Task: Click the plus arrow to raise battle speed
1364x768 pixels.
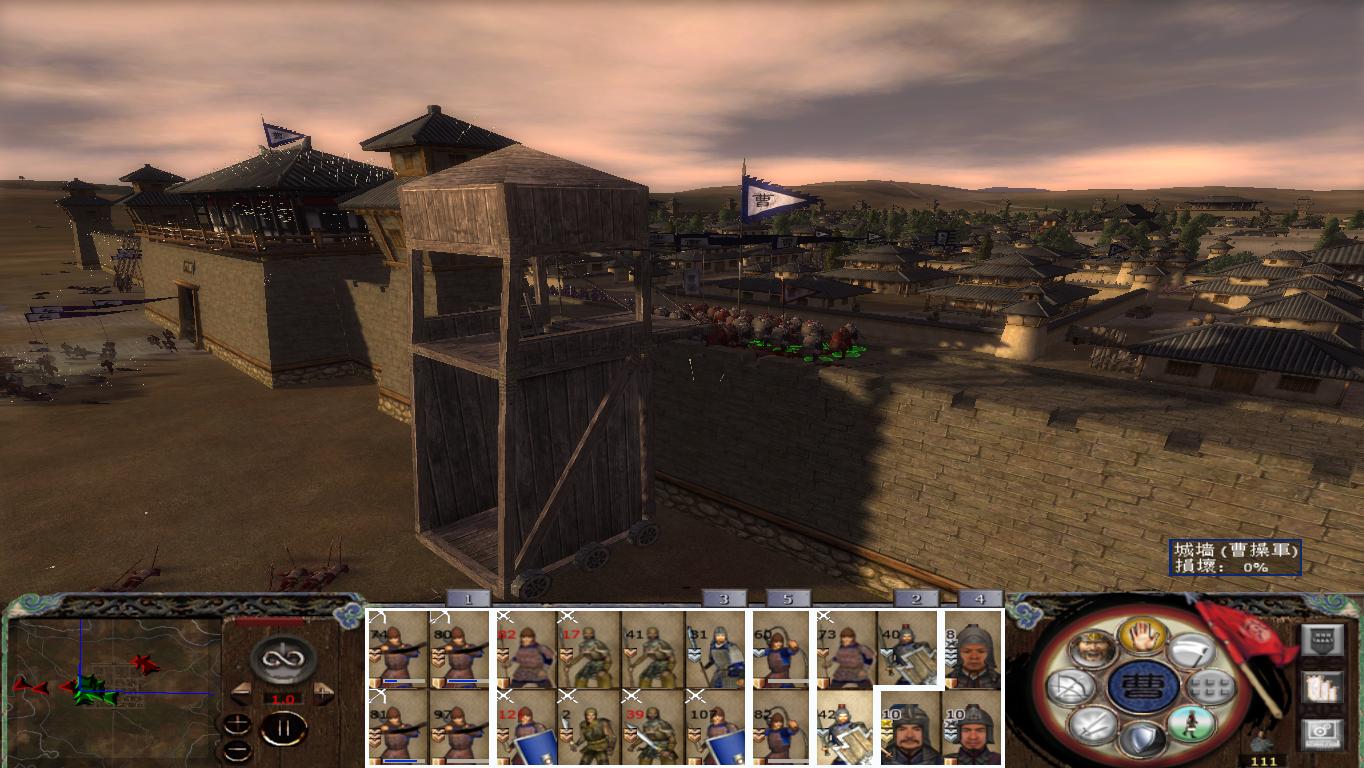Action: click(322, 693)
